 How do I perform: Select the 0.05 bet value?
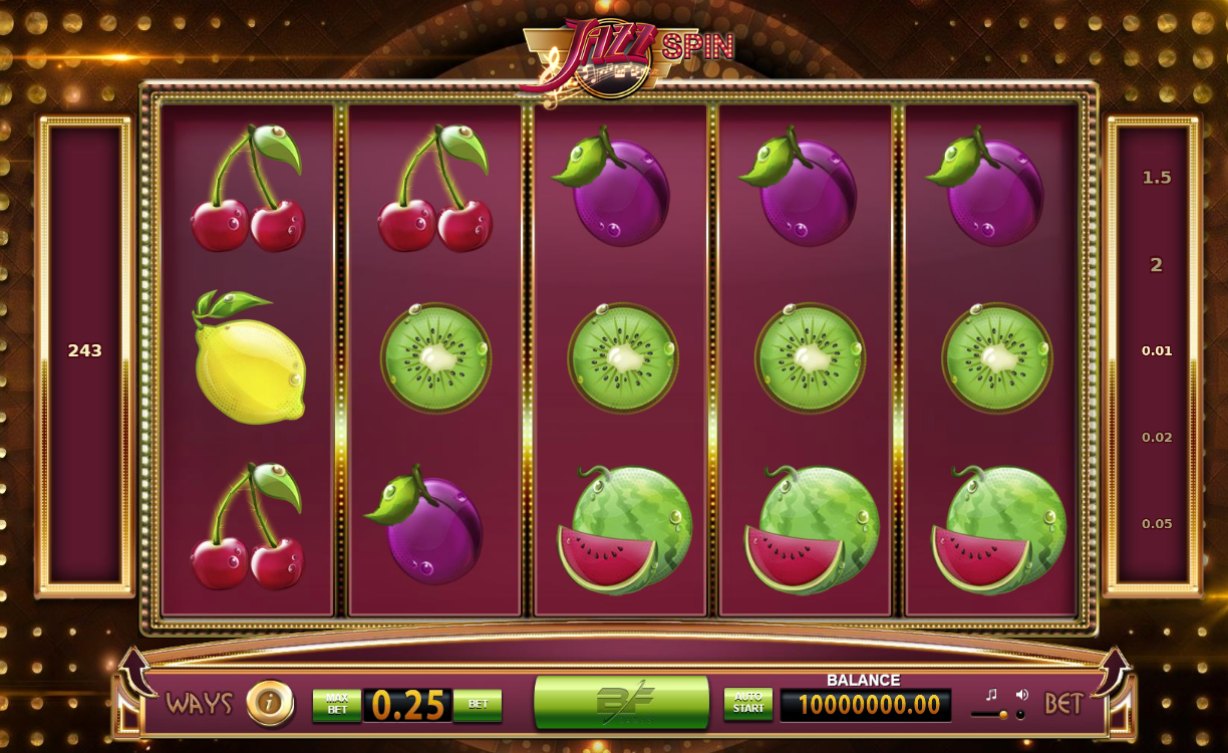(1156, 523)
